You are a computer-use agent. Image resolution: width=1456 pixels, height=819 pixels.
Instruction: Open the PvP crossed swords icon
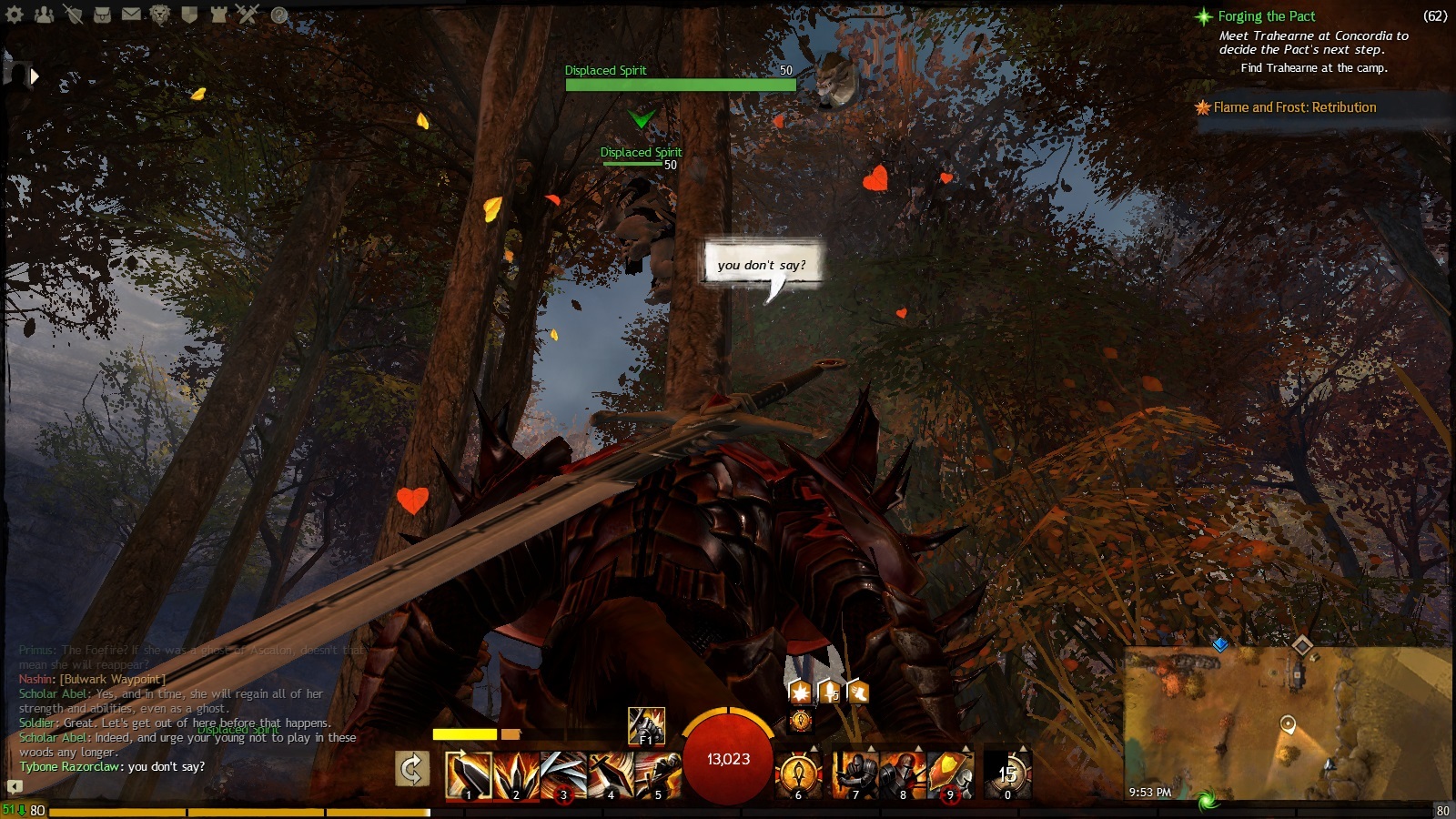click(x=248, y=14)
